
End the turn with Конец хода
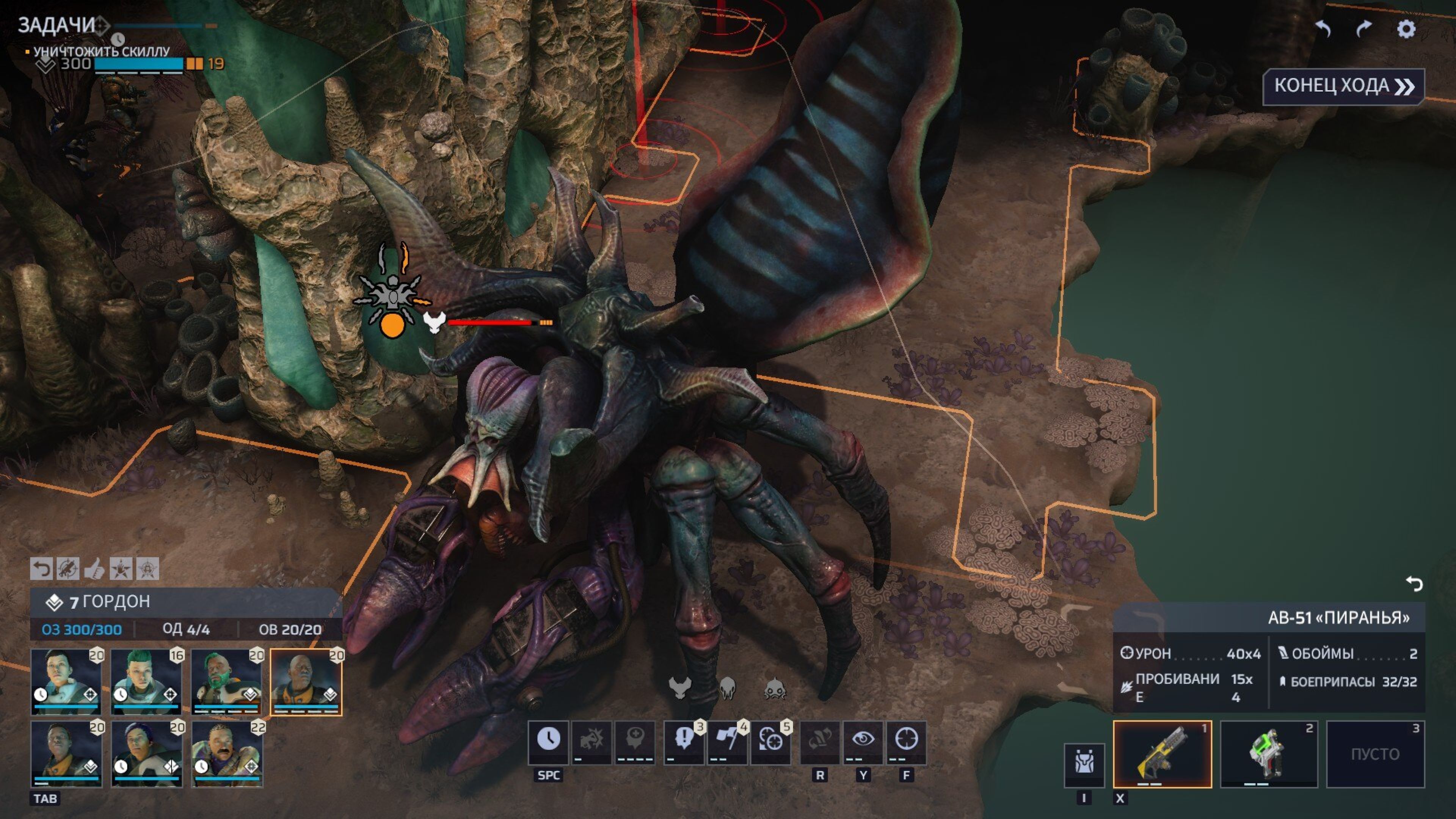1343,86
